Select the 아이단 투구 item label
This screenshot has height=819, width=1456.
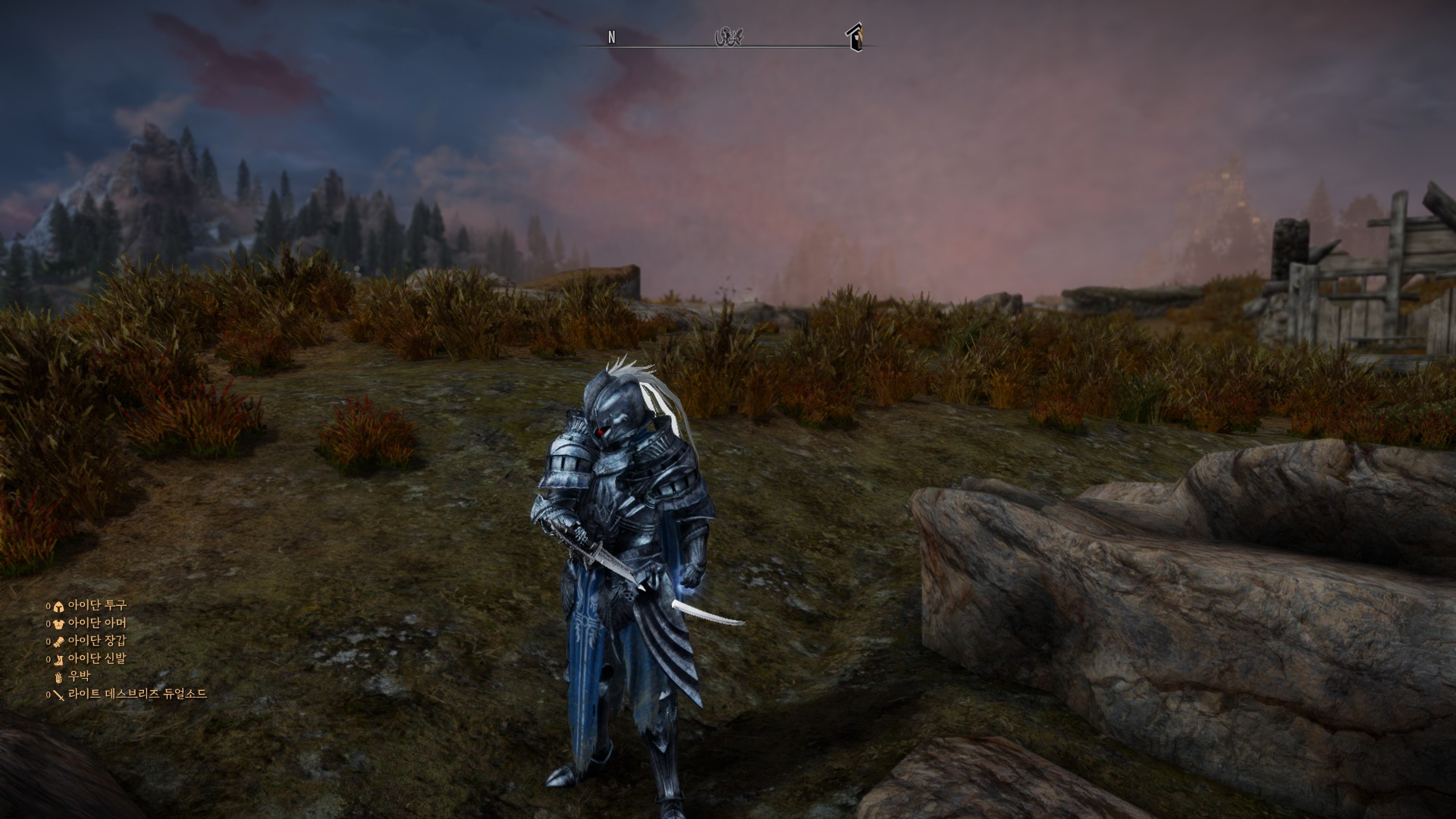click(99, 605)
